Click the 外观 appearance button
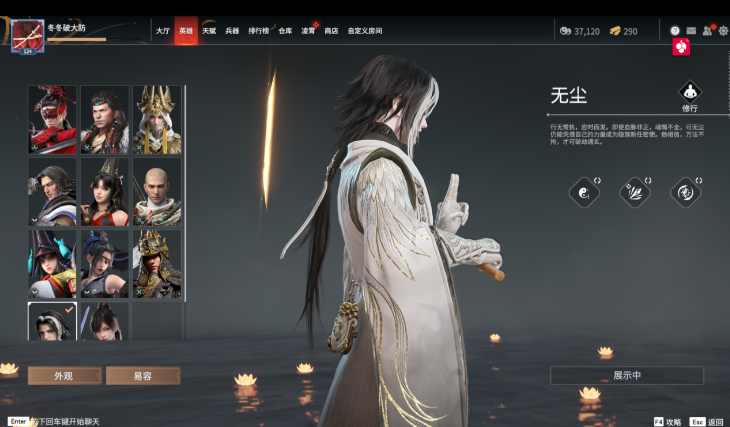This screenshot has height=427, width=730. (x=64, y=375)
